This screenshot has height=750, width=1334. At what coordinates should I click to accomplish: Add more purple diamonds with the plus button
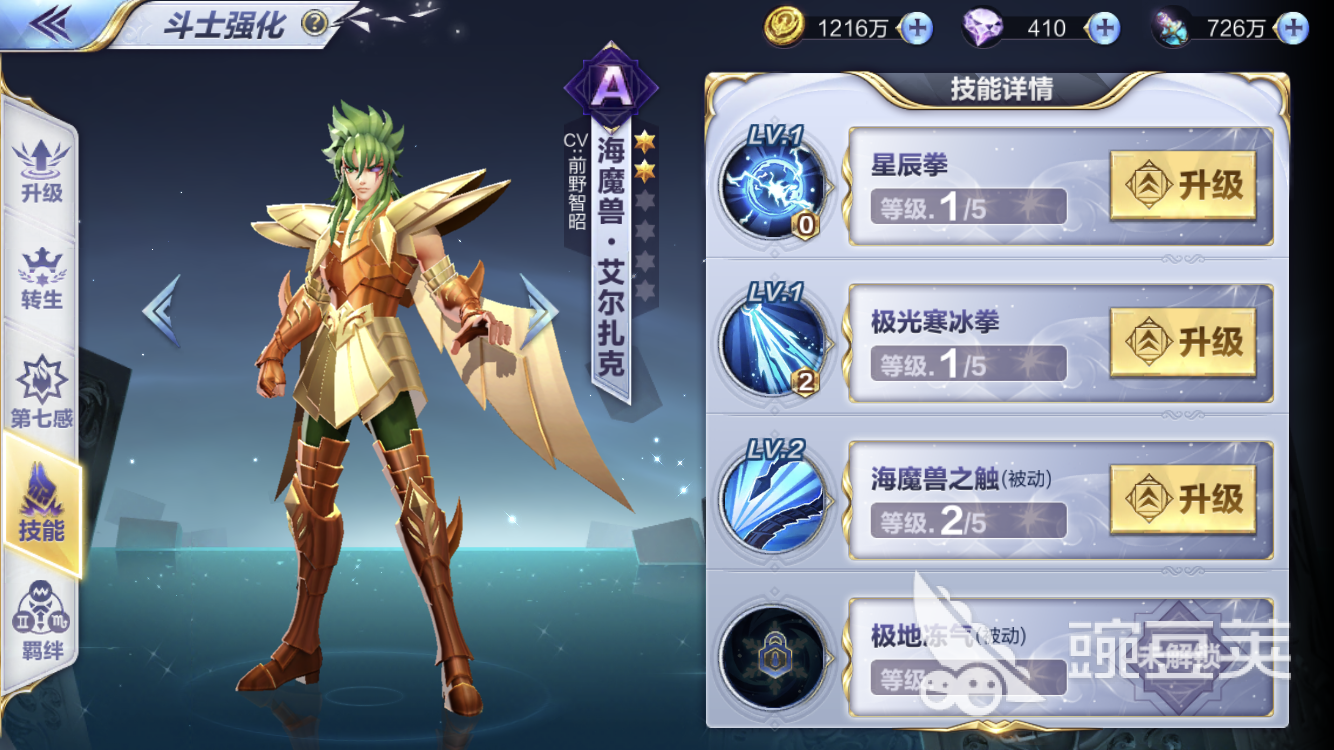[x=1103, y=28]
